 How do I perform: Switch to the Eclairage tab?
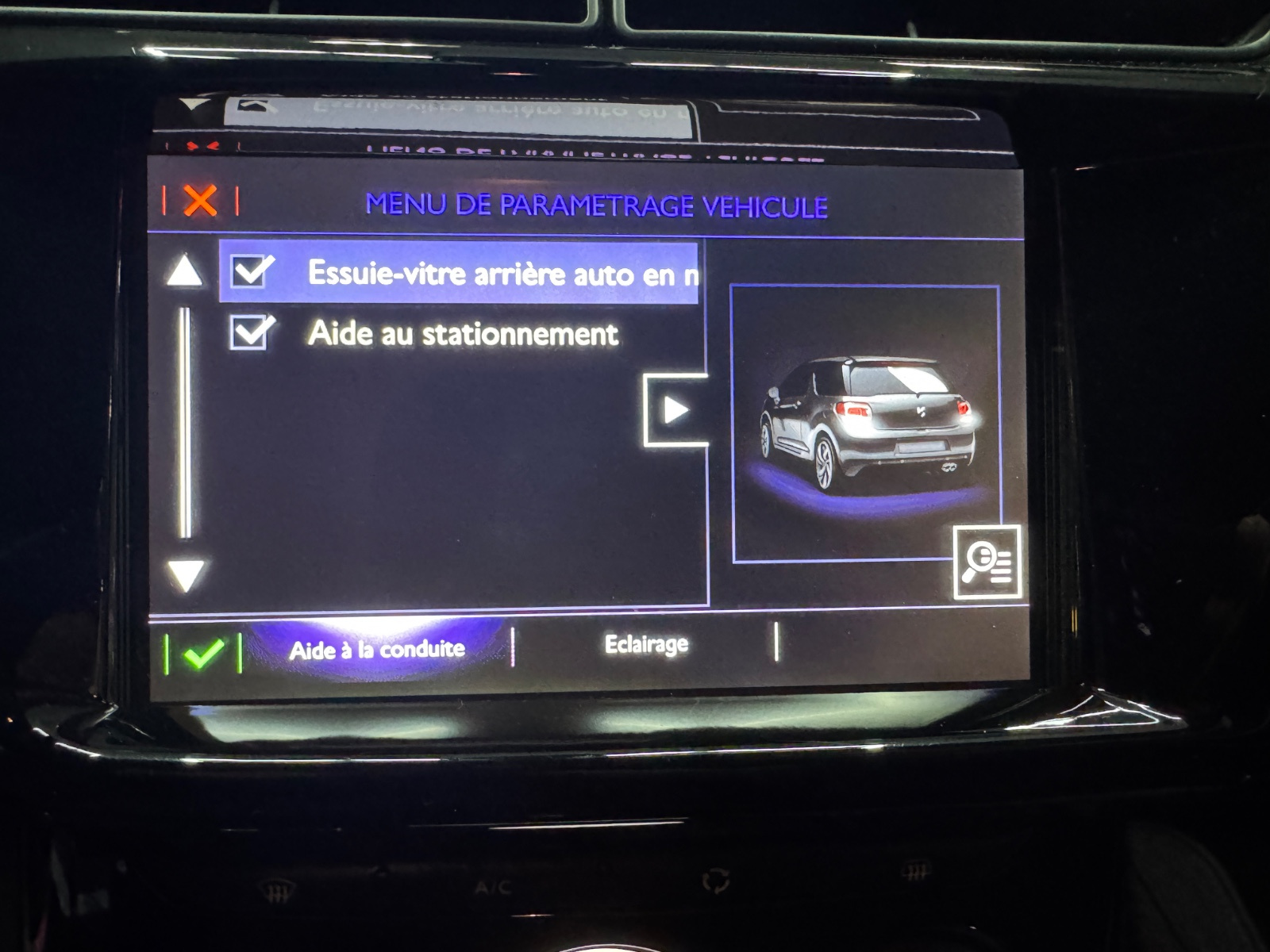coord(646,644)
